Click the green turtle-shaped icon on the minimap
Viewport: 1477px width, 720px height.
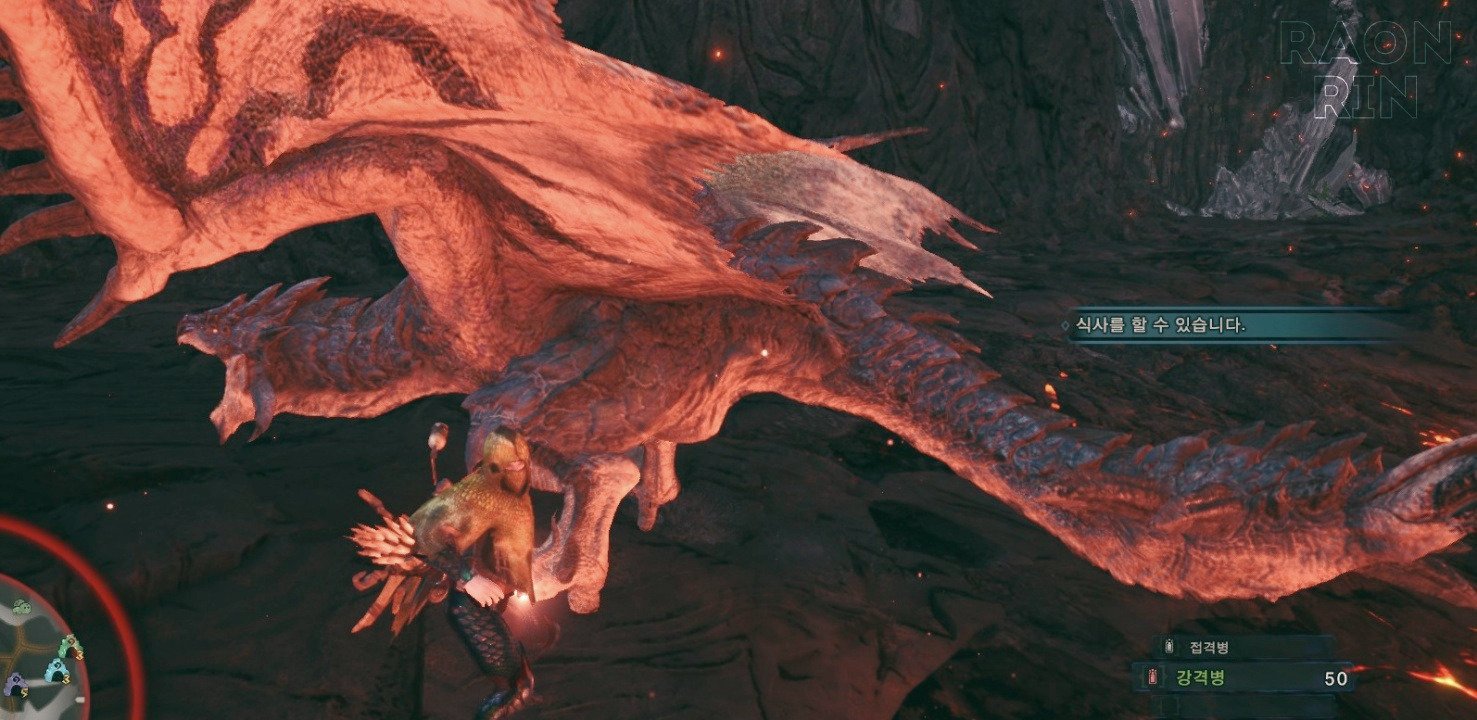[21, 607]
